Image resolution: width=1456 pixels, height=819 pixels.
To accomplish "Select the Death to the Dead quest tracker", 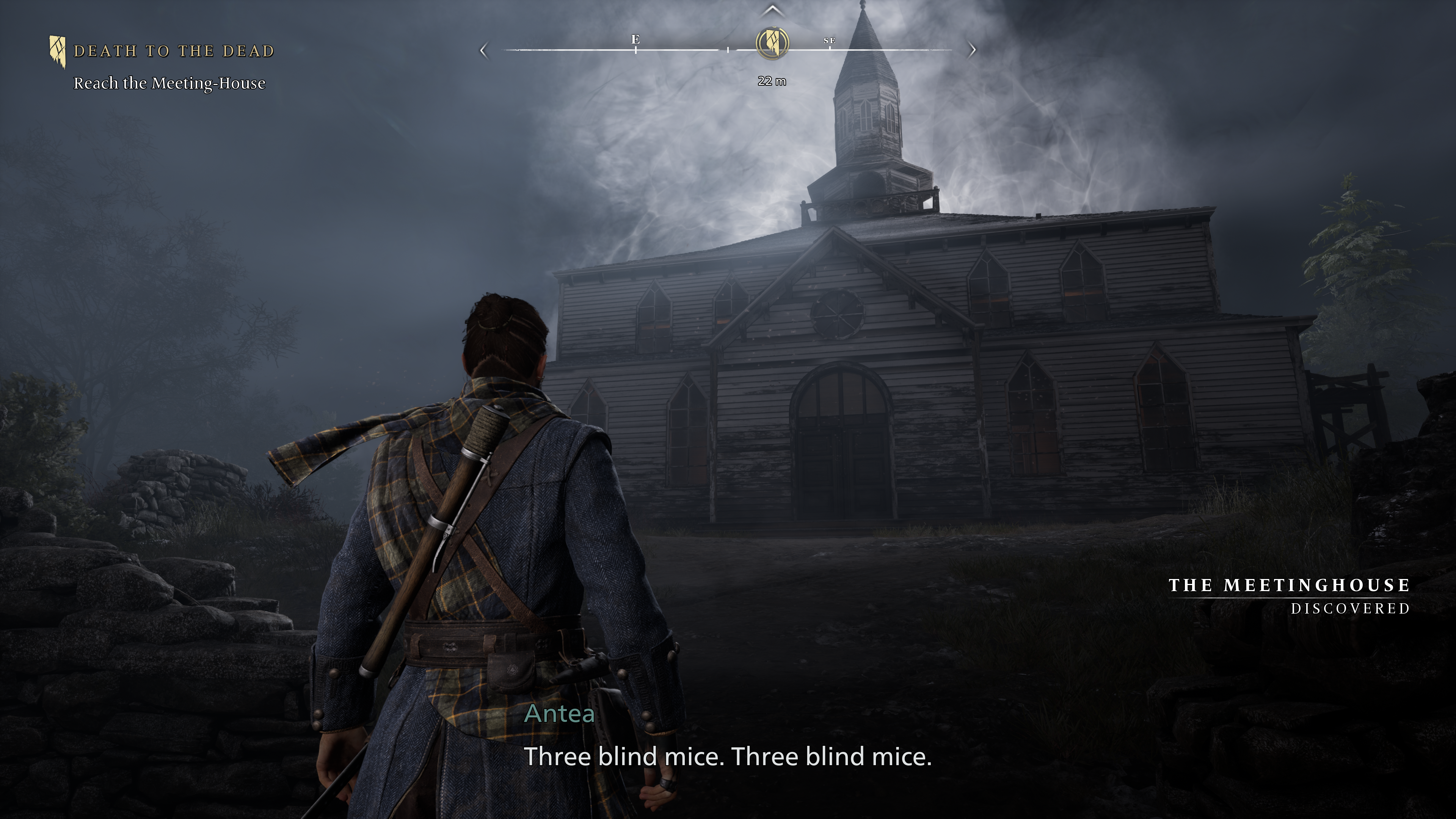I will 174,52.
